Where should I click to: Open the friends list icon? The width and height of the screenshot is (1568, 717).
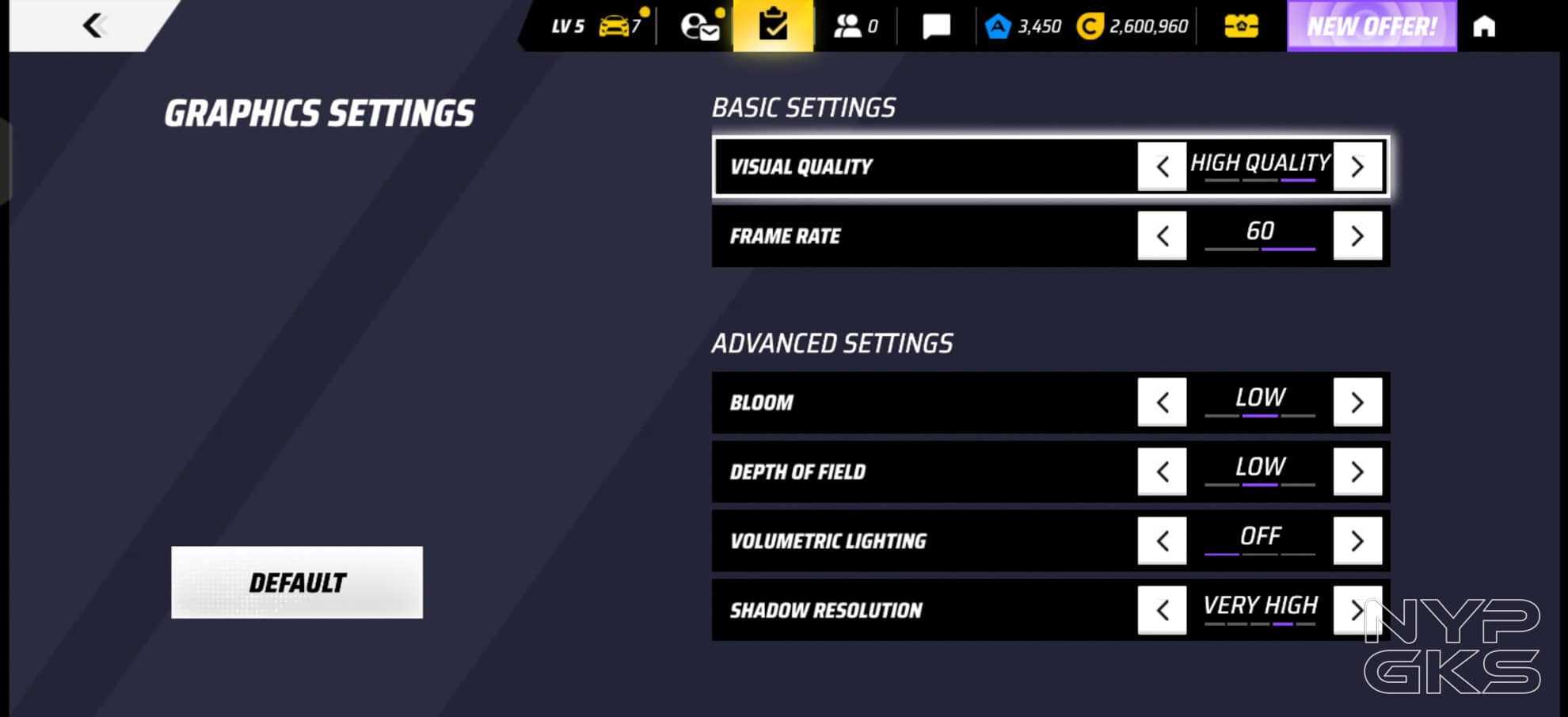854,26
